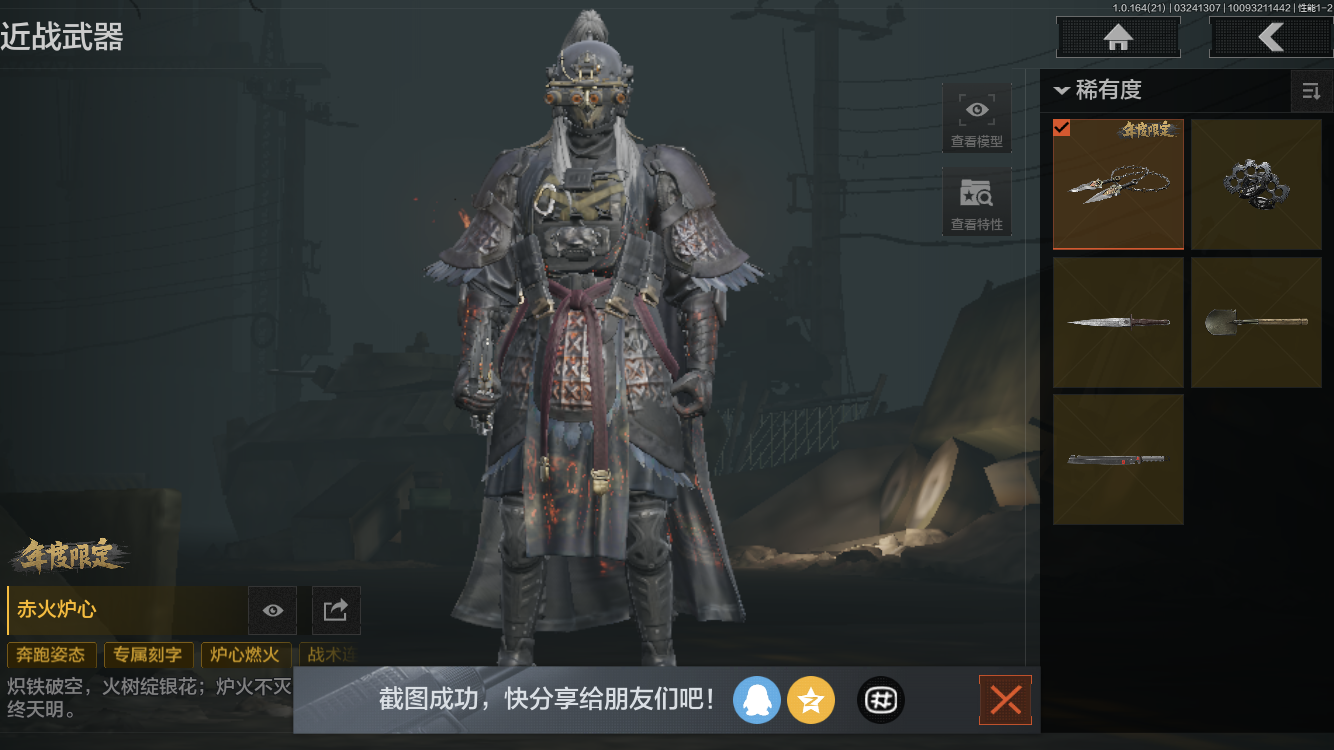Share the screenshot to Qzone
The width and height of the screenshot is (1334, 750).
[811, 700]
